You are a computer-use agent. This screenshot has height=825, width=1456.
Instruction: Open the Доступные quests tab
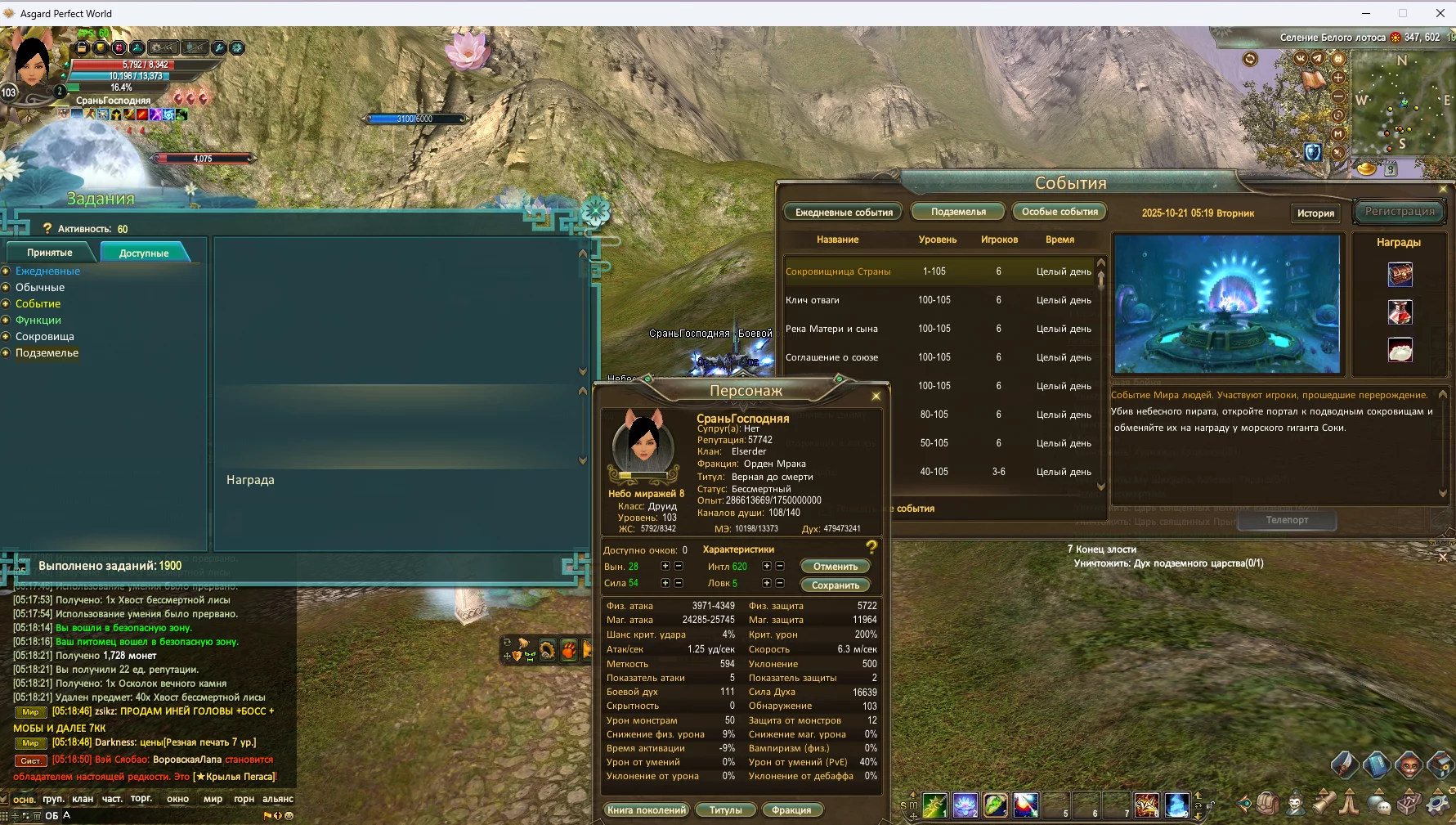click(144, 253)
